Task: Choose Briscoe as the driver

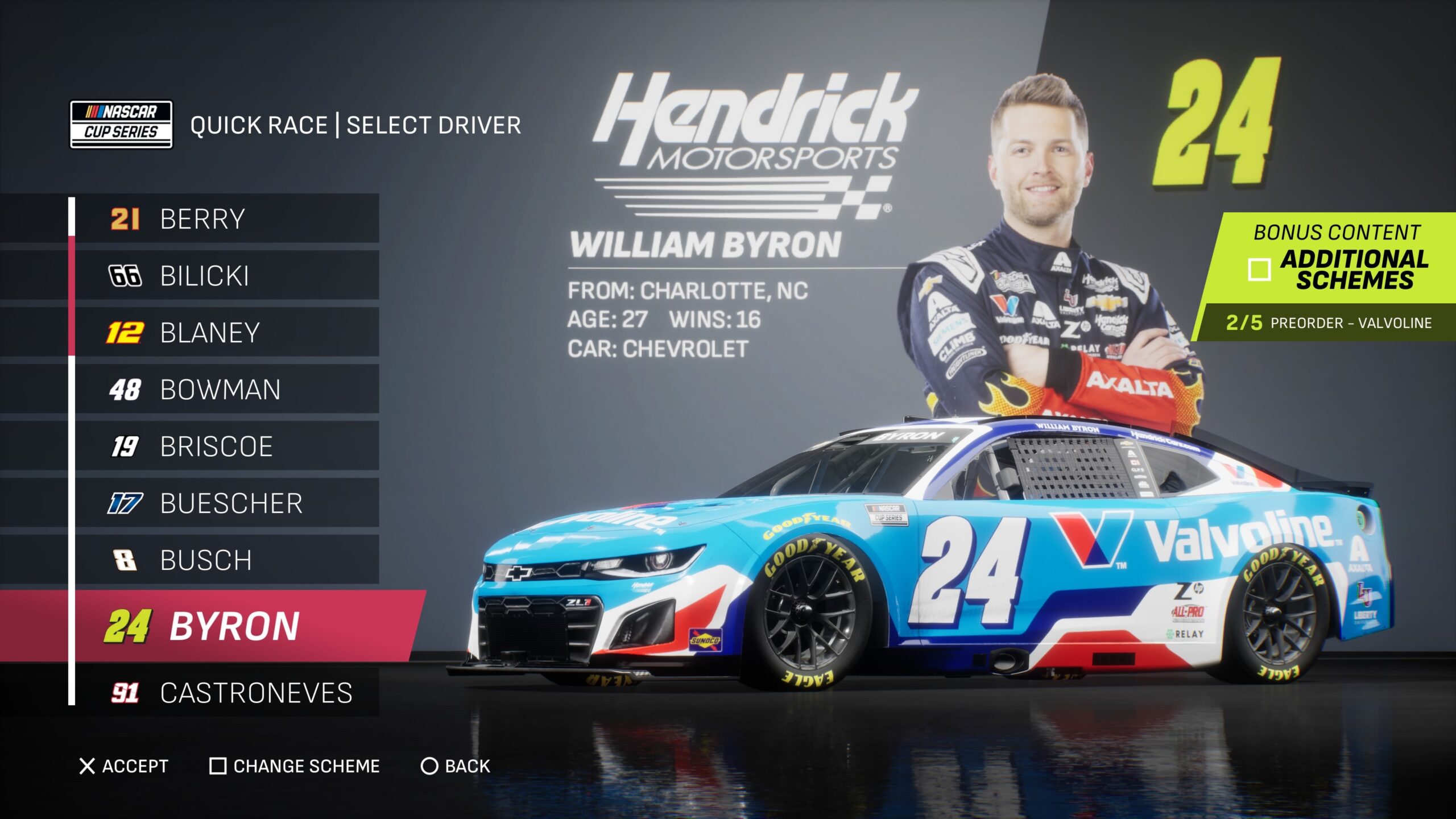Action: point(226,446)
